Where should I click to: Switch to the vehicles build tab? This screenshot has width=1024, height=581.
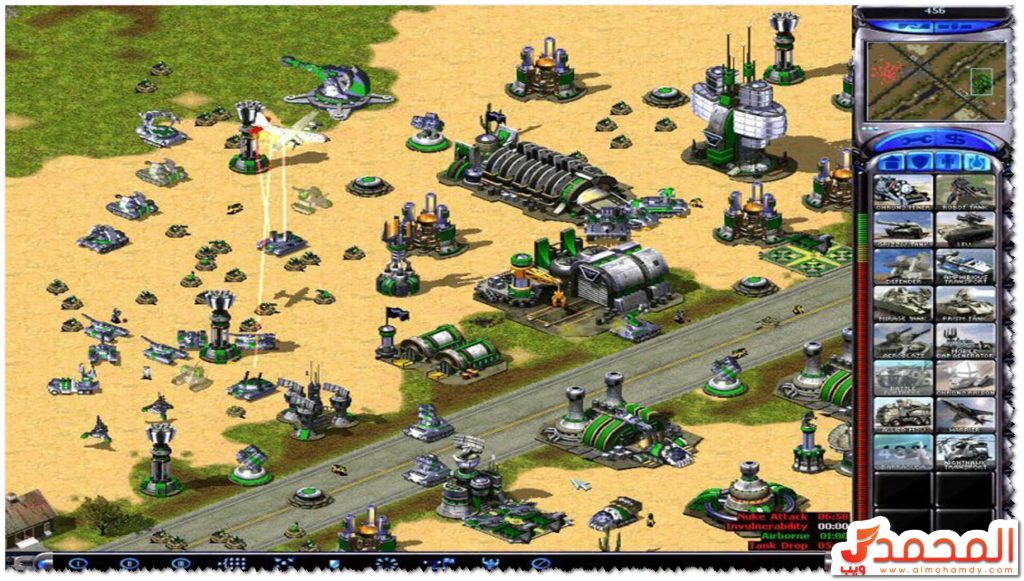click(975, 163)
